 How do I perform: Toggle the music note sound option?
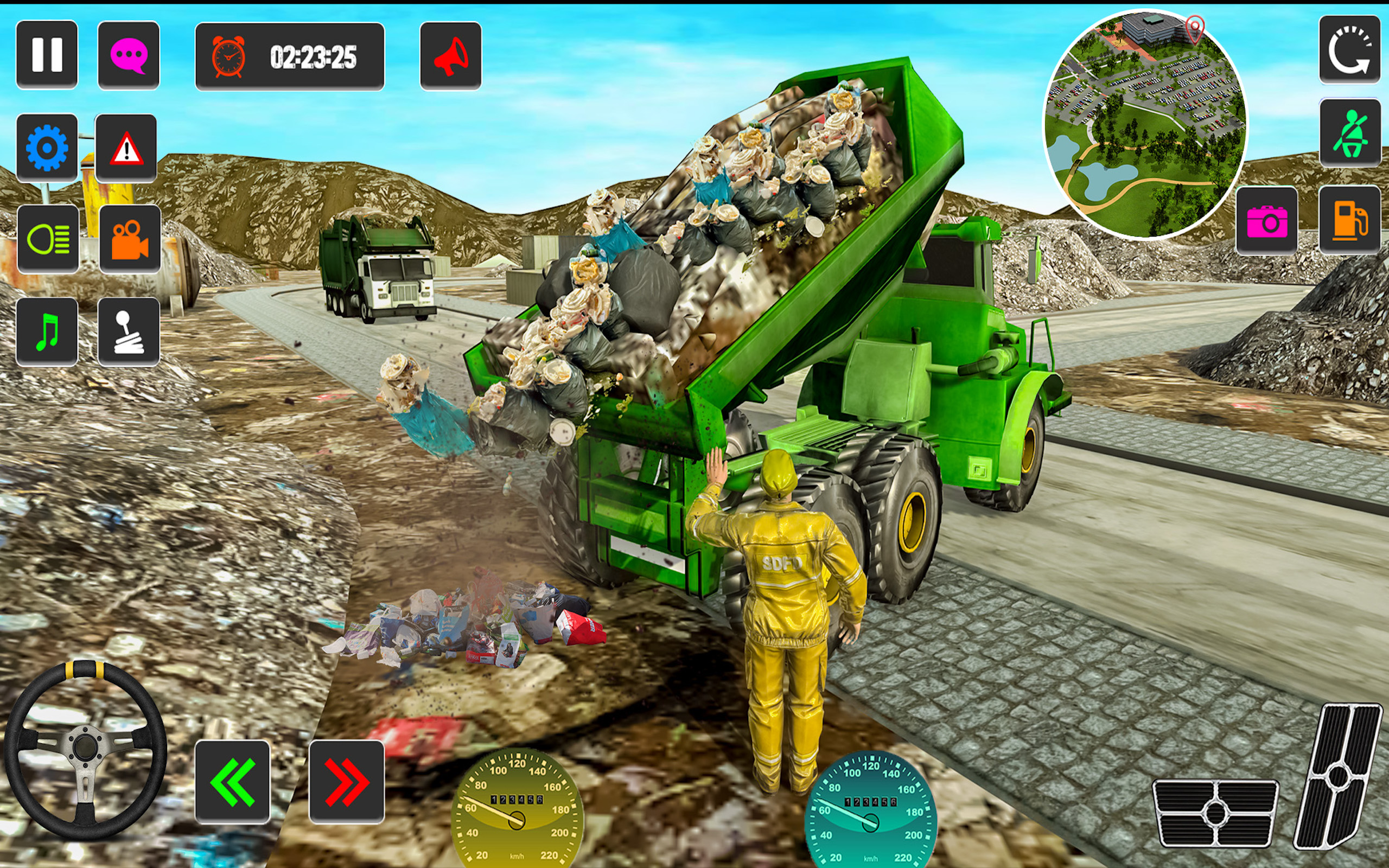pos(48,330)
